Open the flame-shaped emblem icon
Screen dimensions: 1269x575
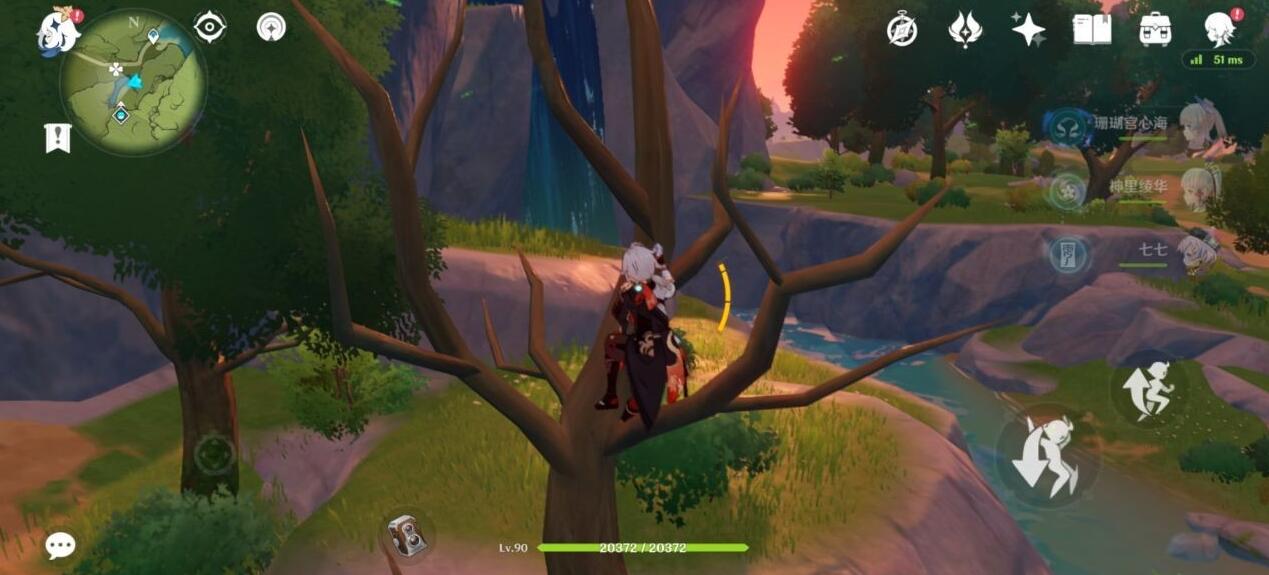[965, 30]
